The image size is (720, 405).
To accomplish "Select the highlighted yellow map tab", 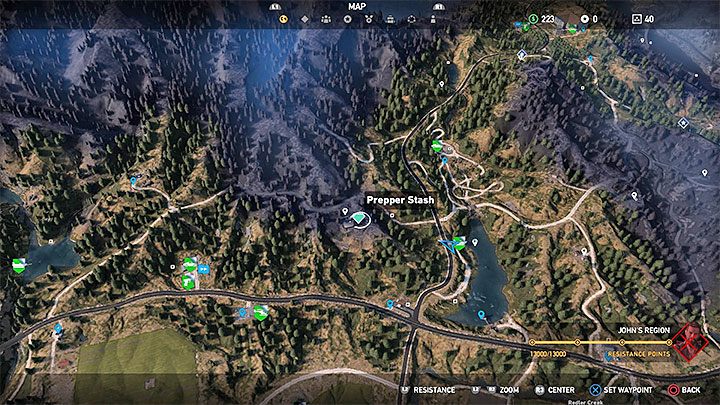I will point(283,18).
